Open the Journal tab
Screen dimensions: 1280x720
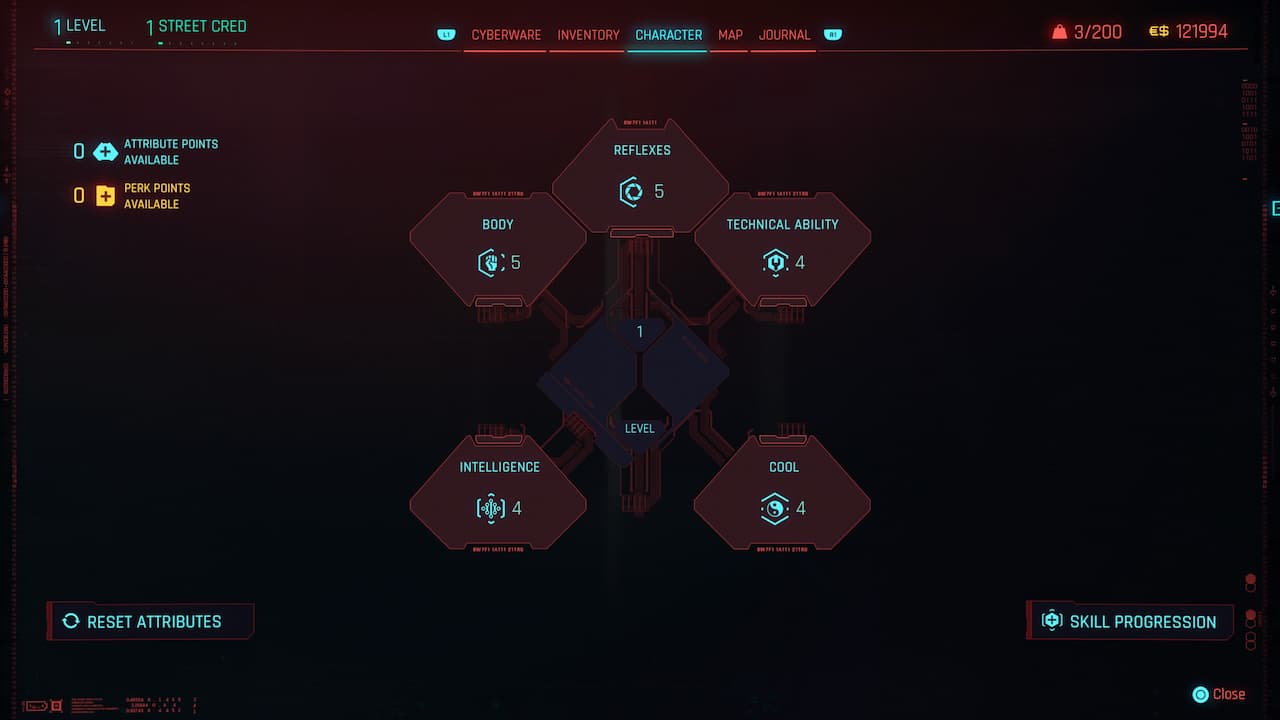784,35
